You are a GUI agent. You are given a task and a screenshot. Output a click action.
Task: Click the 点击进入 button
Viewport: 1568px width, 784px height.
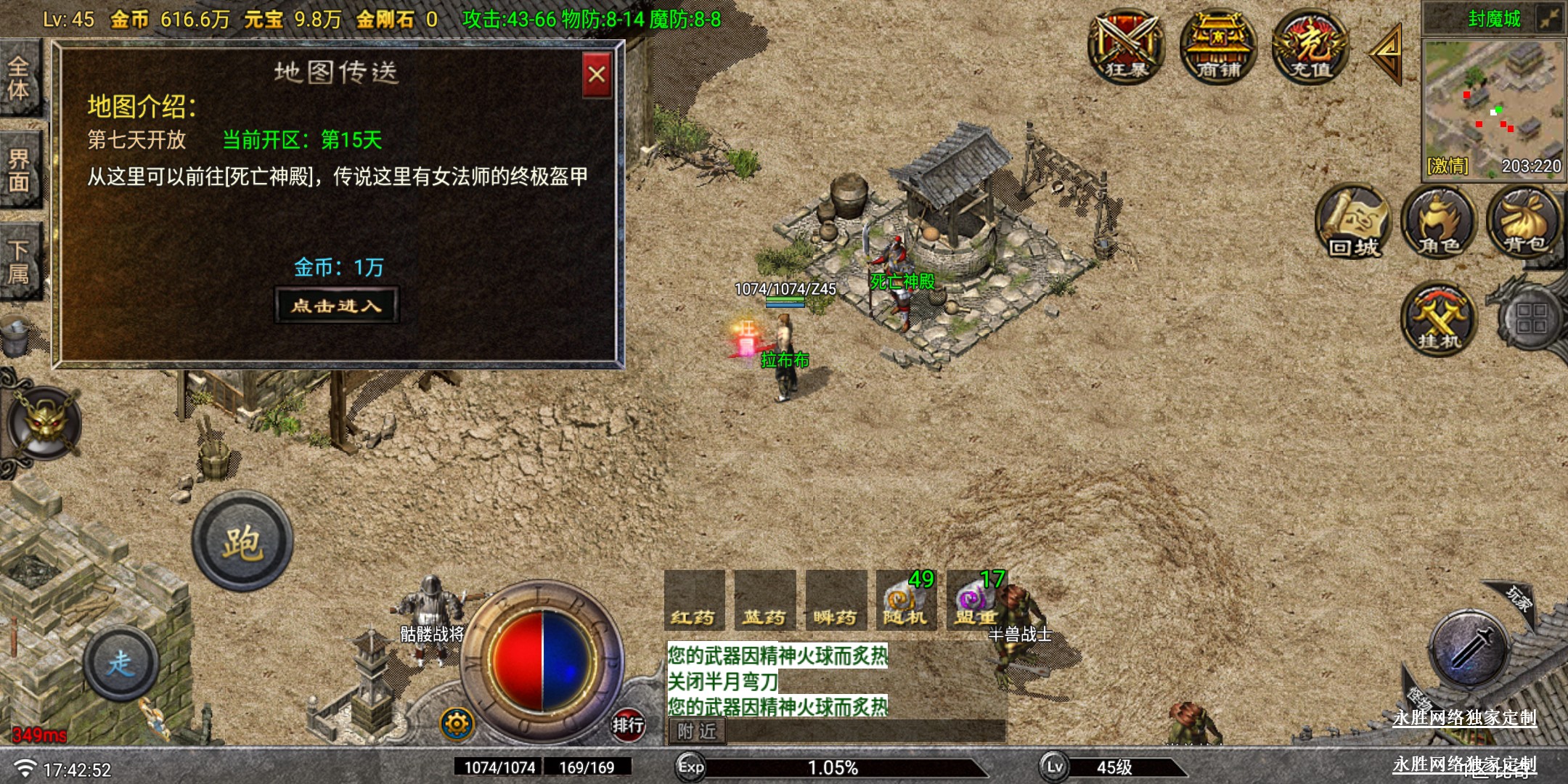coord(337,305)
